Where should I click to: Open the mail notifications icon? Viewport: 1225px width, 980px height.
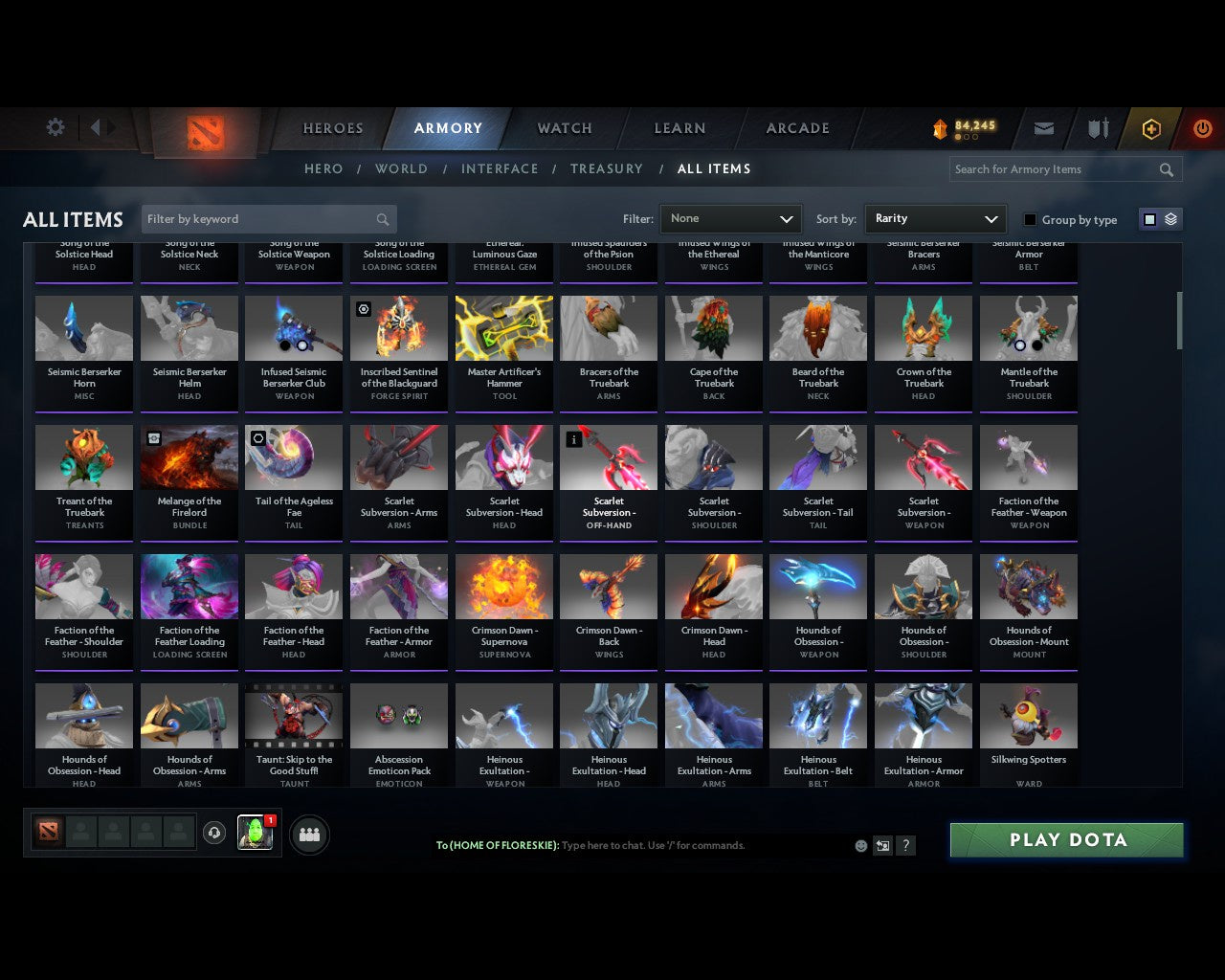click(1043, 128)
